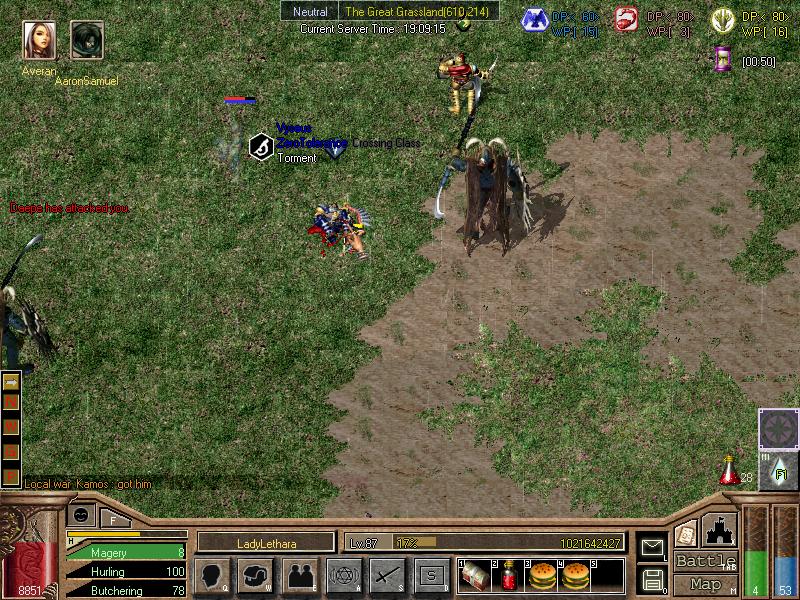
Task: Eat the hamburger in hotbar slot 3
Action: pos(541,575)
